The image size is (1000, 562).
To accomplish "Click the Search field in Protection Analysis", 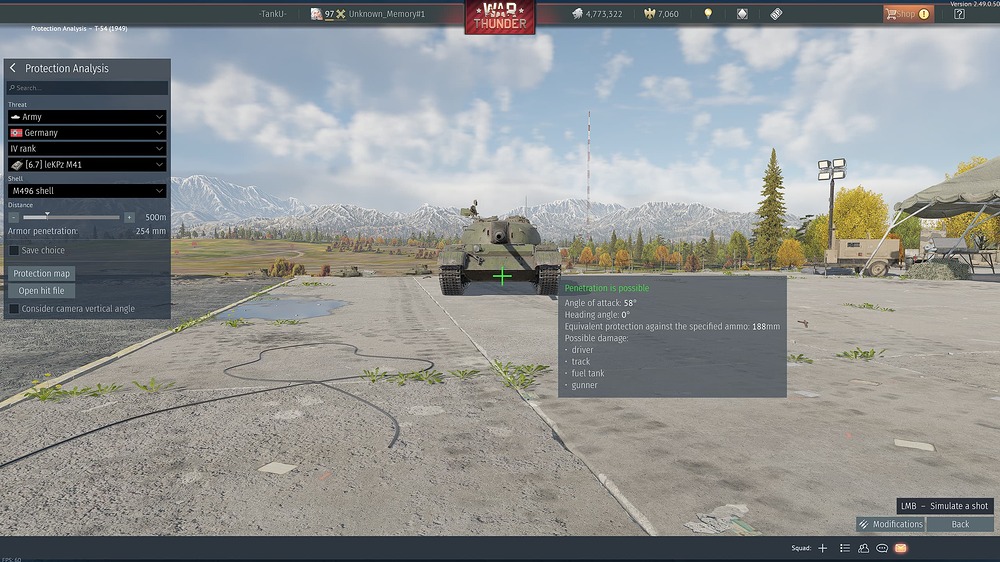I will click(88, 88).
